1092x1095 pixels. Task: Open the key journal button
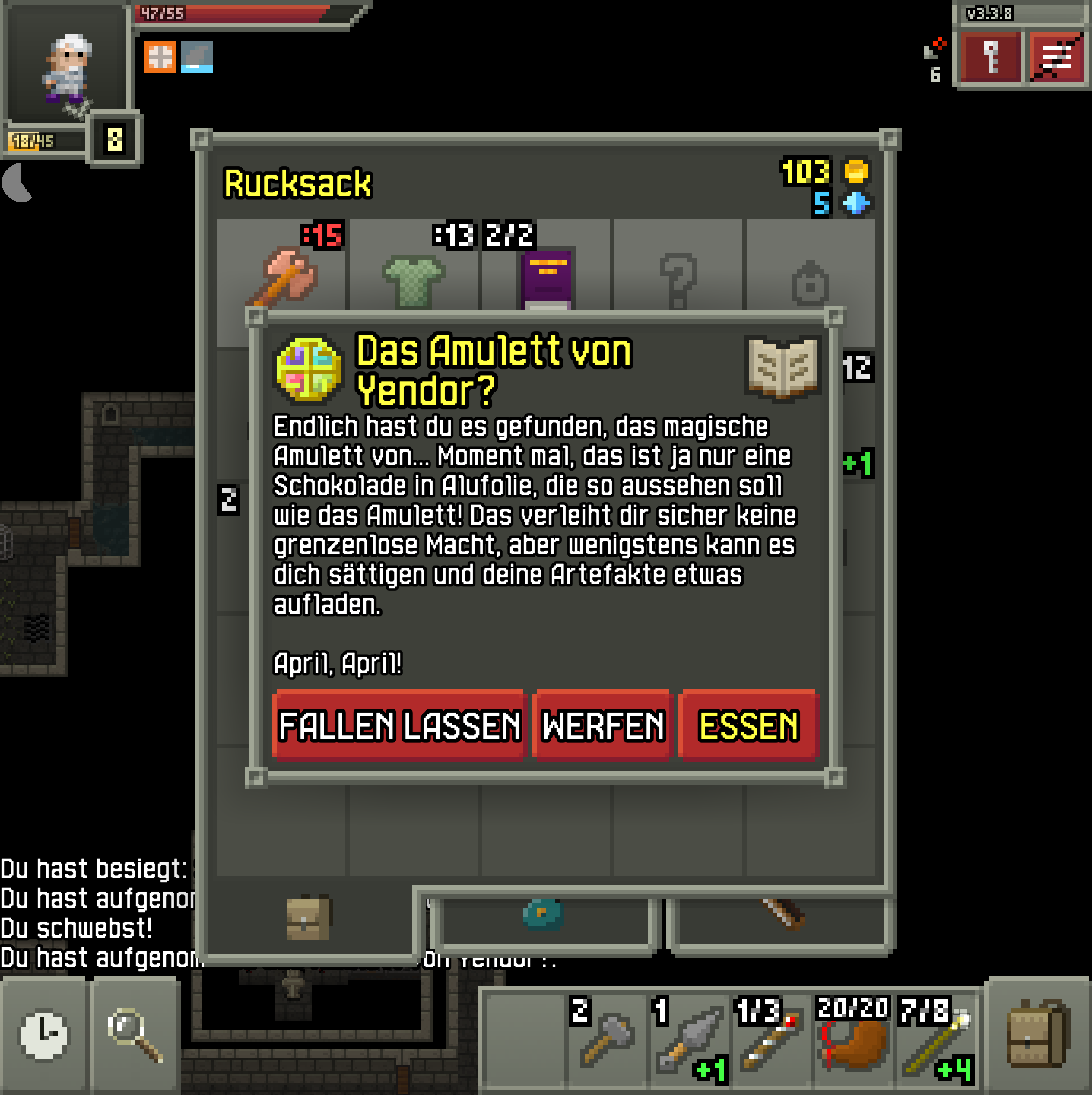tap(990, 58)
